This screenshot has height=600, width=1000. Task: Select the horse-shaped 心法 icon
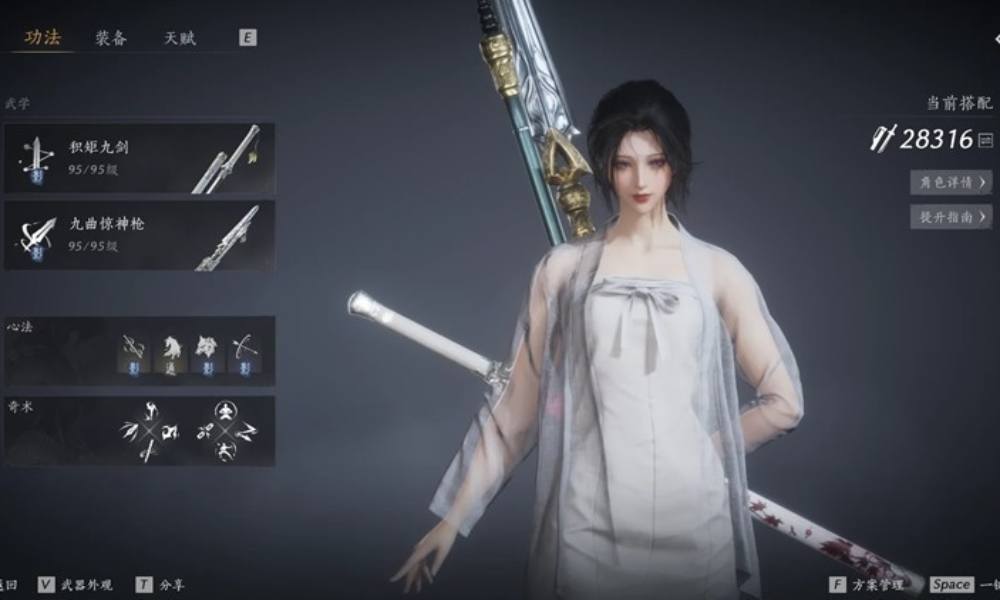170,351
